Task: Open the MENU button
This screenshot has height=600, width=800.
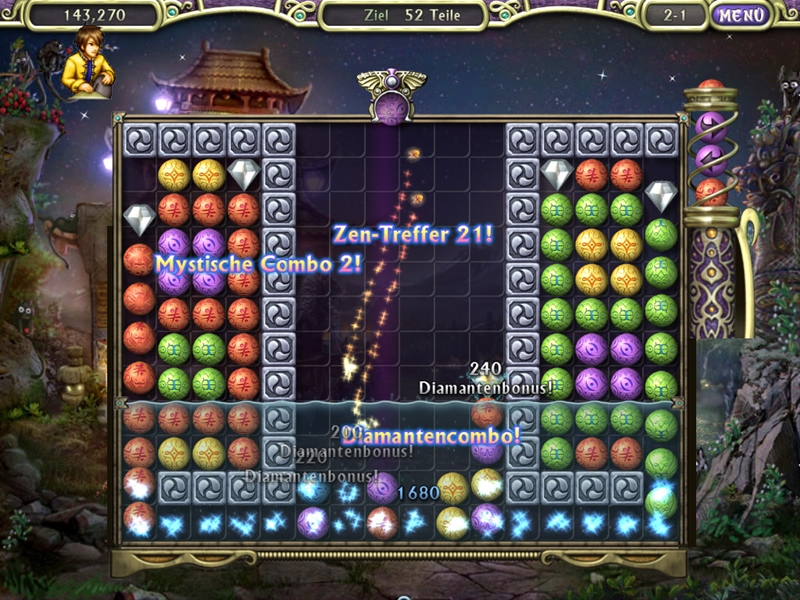Action: [741, 15]
